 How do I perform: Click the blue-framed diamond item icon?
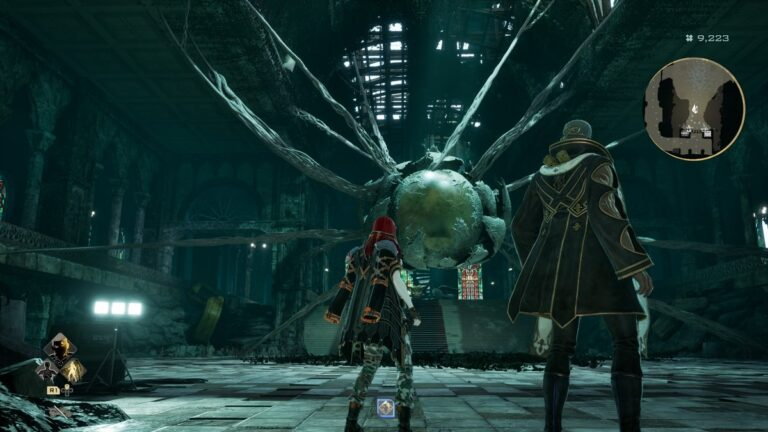pos(385,407)
